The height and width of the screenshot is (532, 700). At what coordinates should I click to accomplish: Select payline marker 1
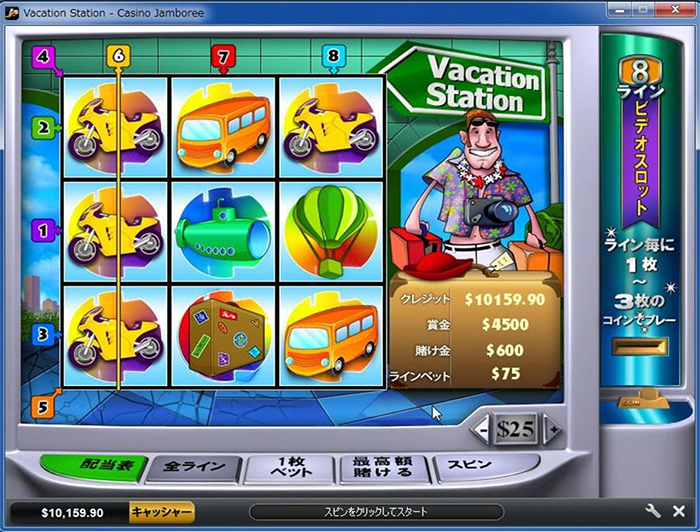click(44, 230)
